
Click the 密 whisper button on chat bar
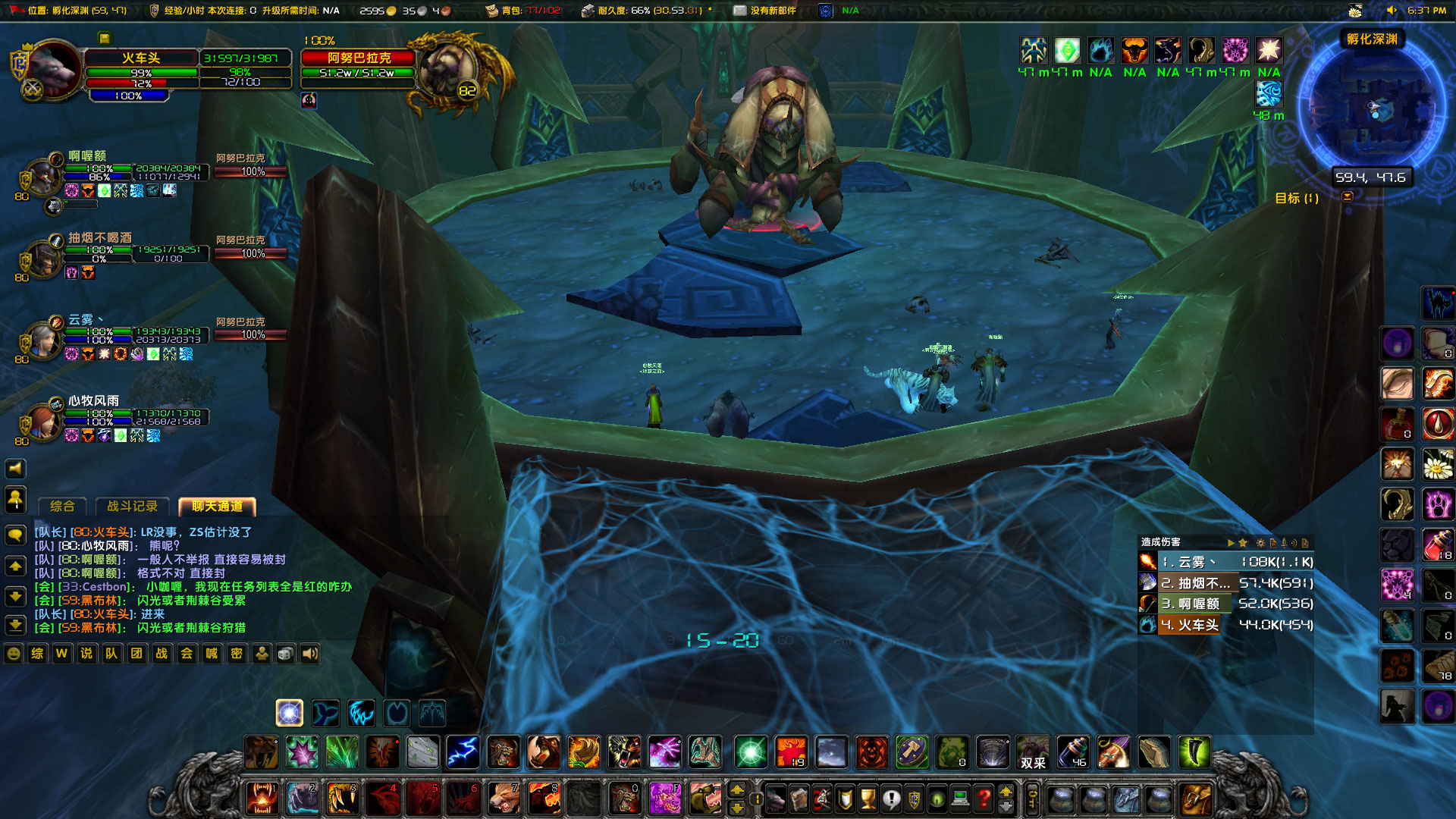237,654
